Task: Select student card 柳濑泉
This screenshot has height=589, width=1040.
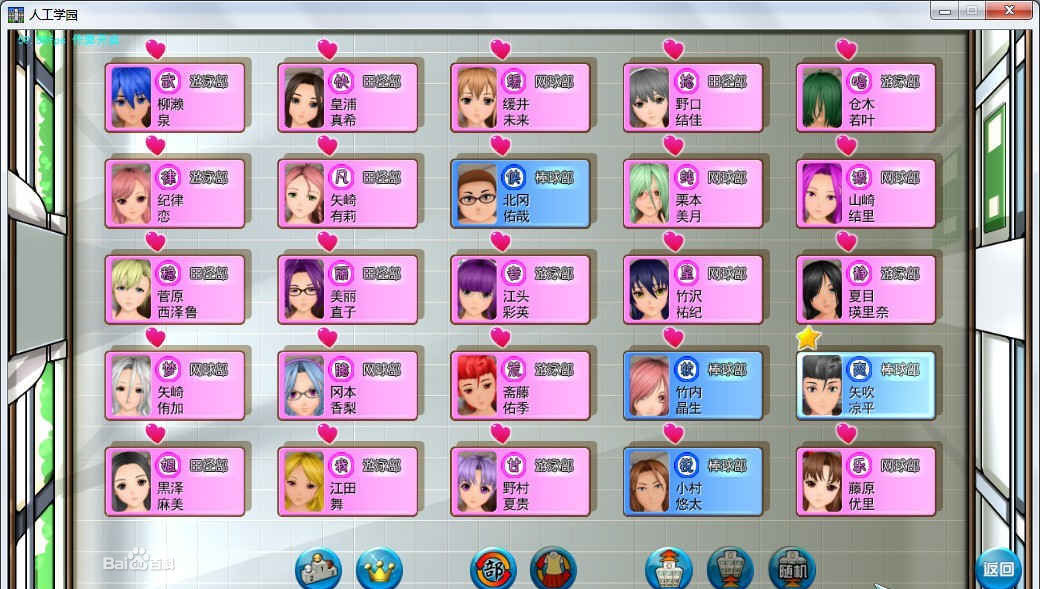Action: click(176, 98)
